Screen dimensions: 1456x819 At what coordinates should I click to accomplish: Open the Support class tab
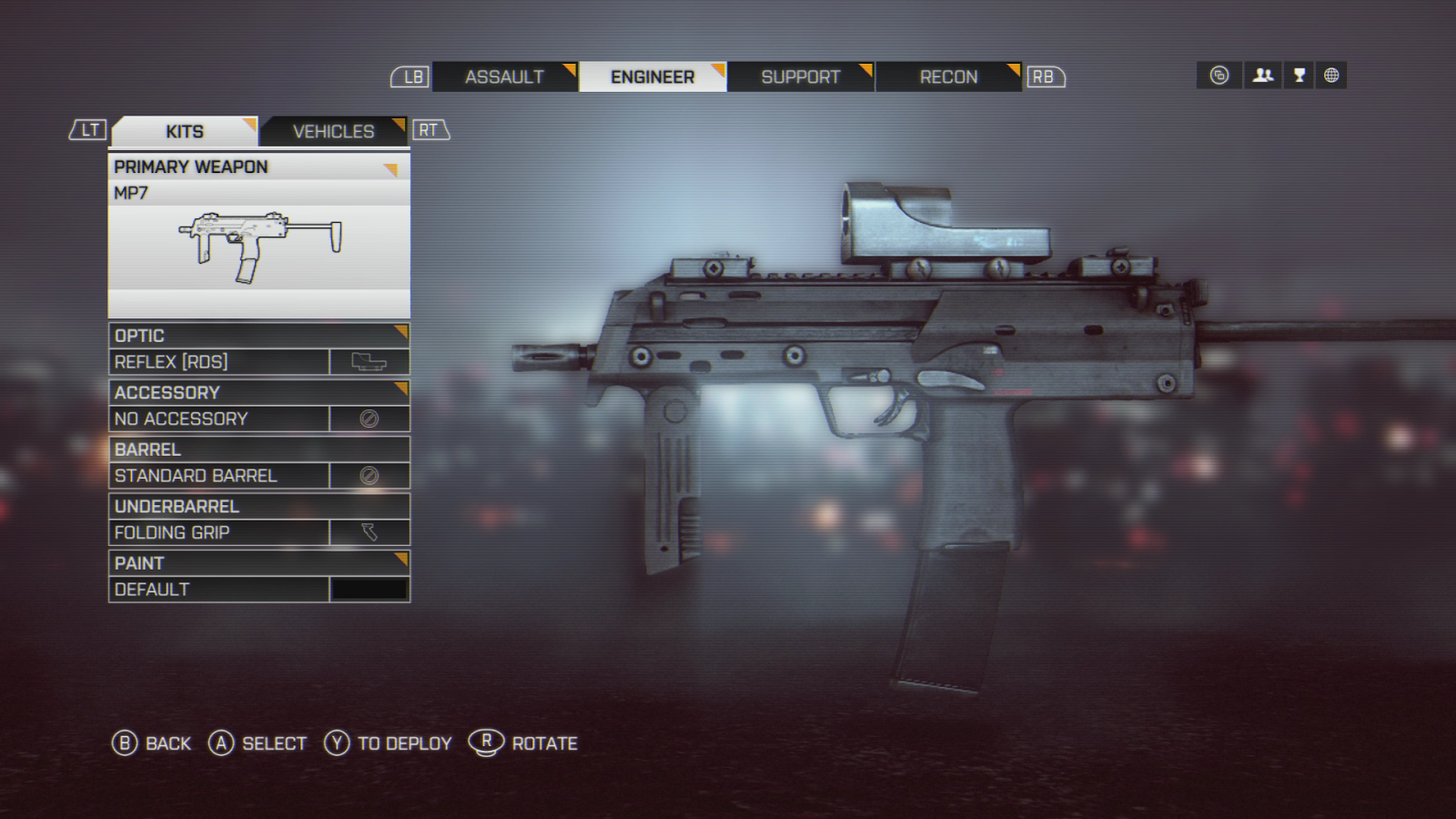[x=801, y=77]
